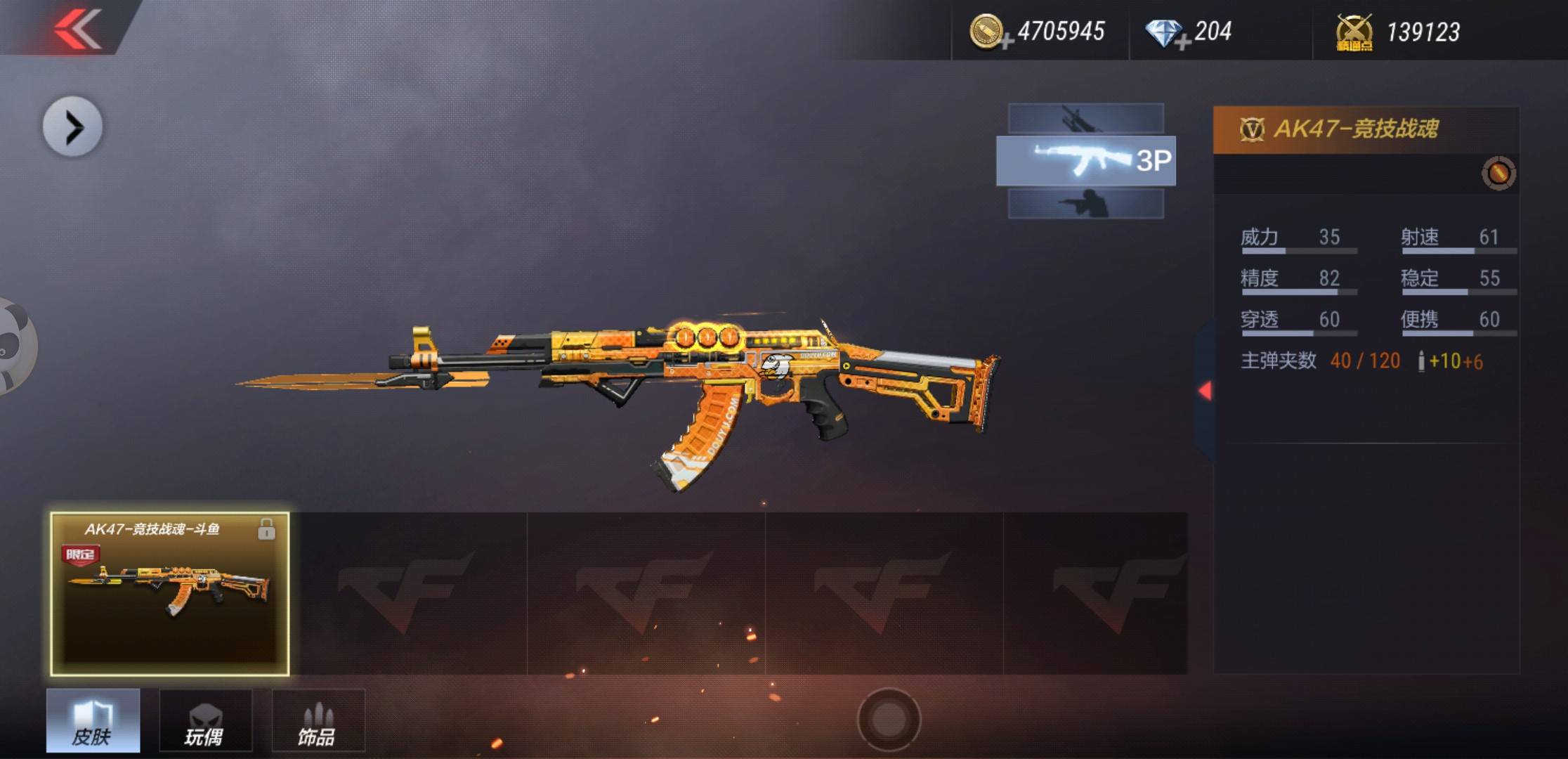
Task: Tap the round record button at bottom
Action: point(889,719)
